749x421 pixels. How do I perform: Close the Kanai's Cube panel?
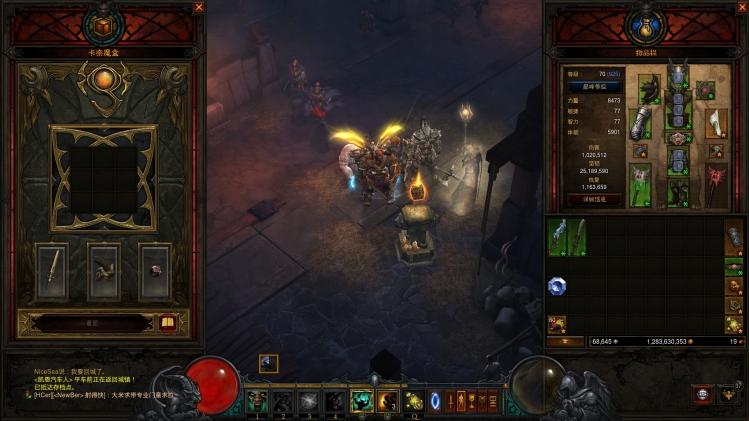coord(198,7)
